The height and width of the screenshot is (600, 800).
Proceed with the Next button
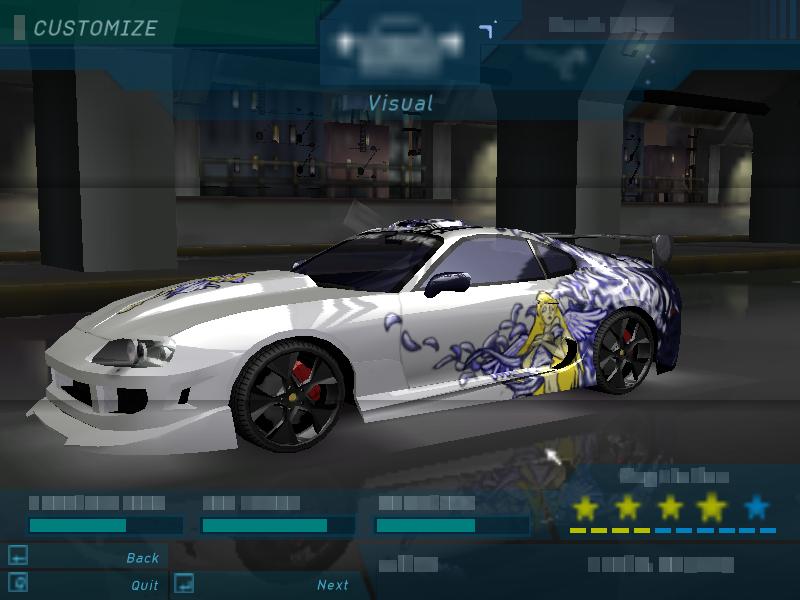click(333, 585)
